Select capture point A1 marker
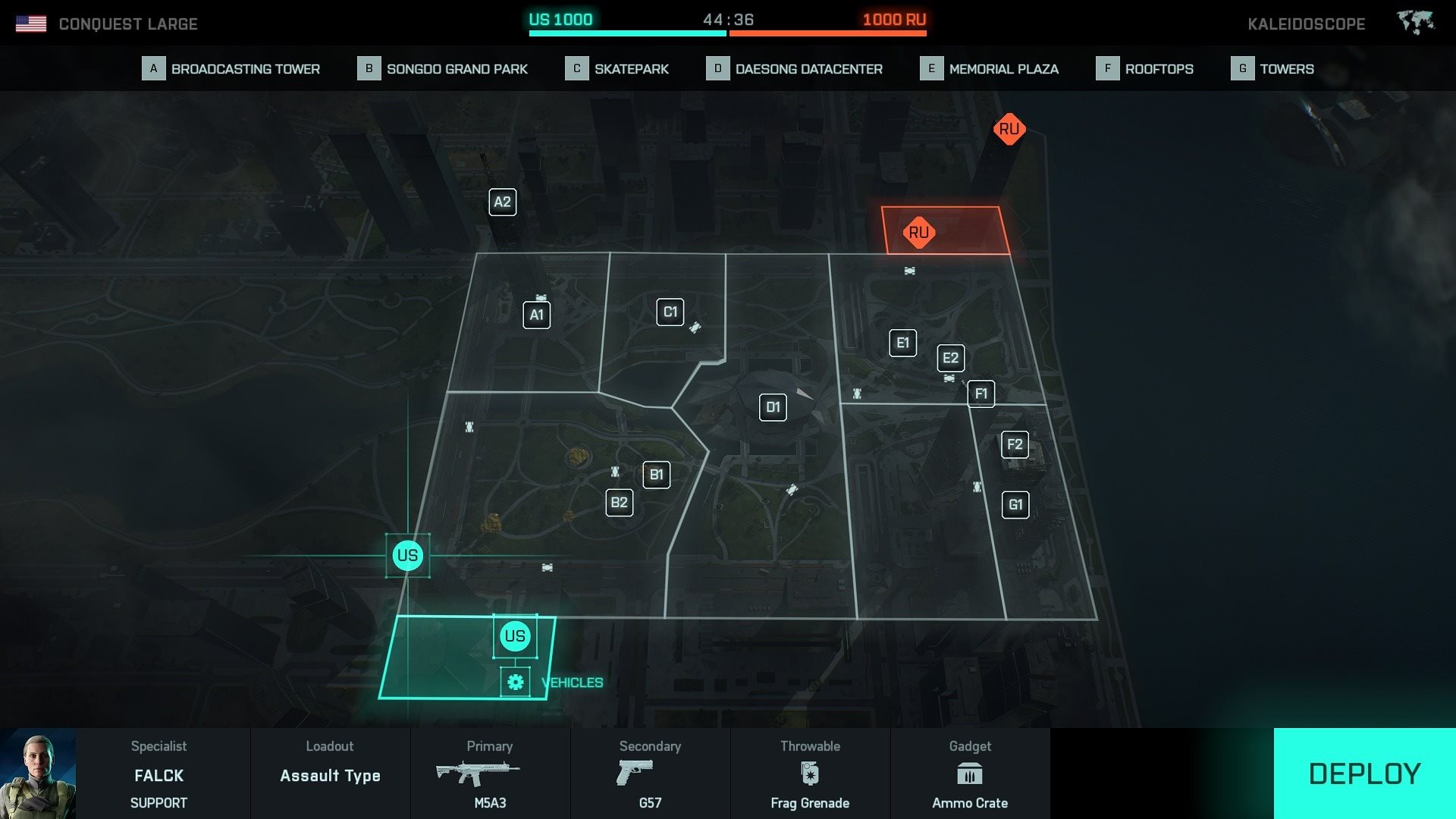 pos(536,315)
